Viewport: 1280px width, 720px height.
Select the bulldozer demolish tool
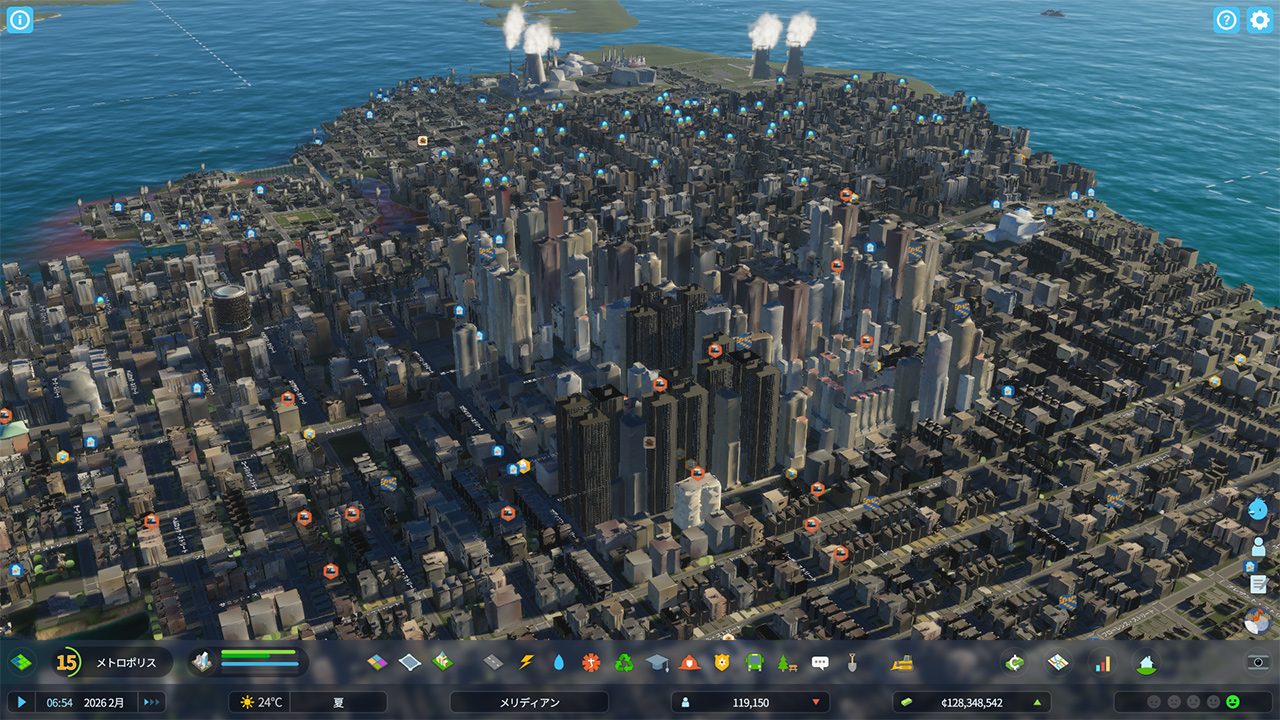901,662
